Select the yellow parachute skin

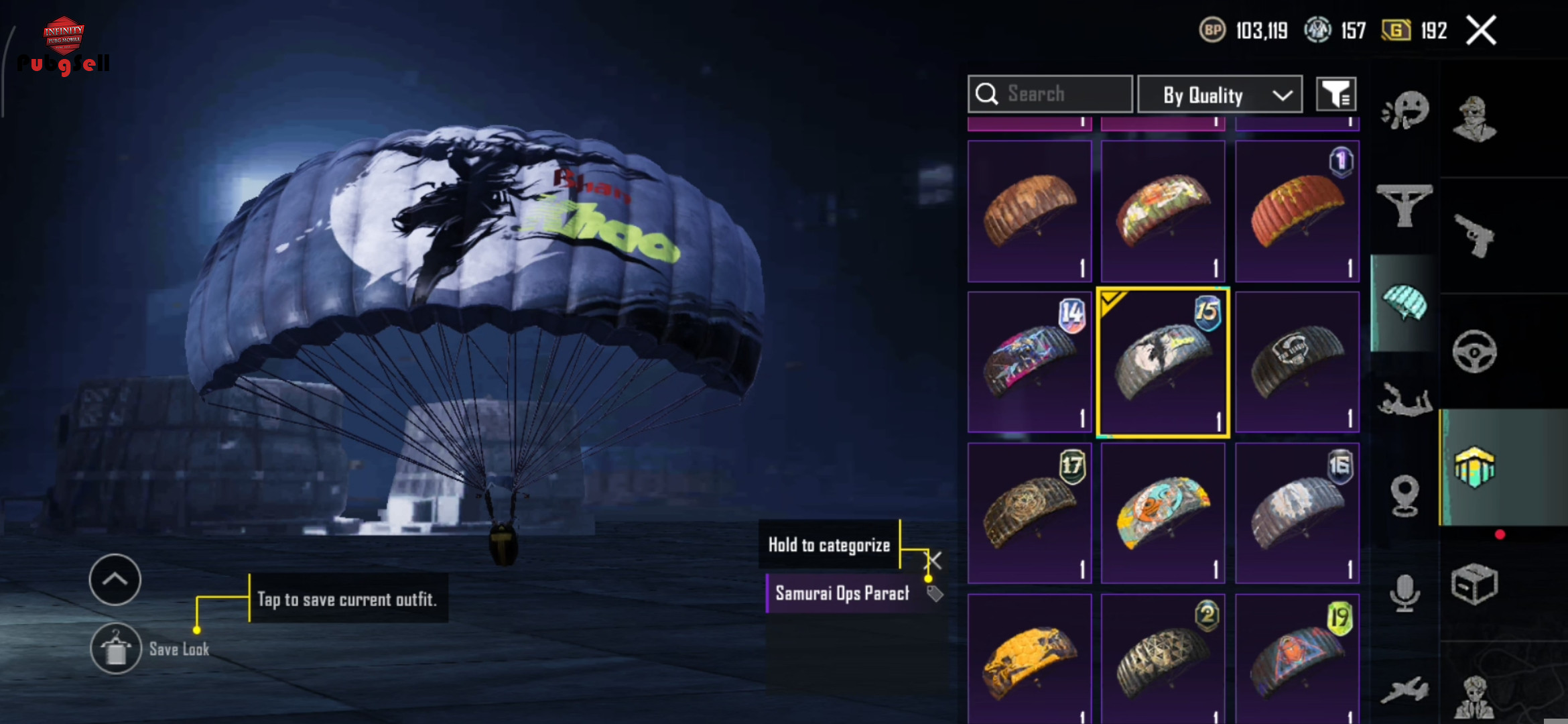point(1029,660)
